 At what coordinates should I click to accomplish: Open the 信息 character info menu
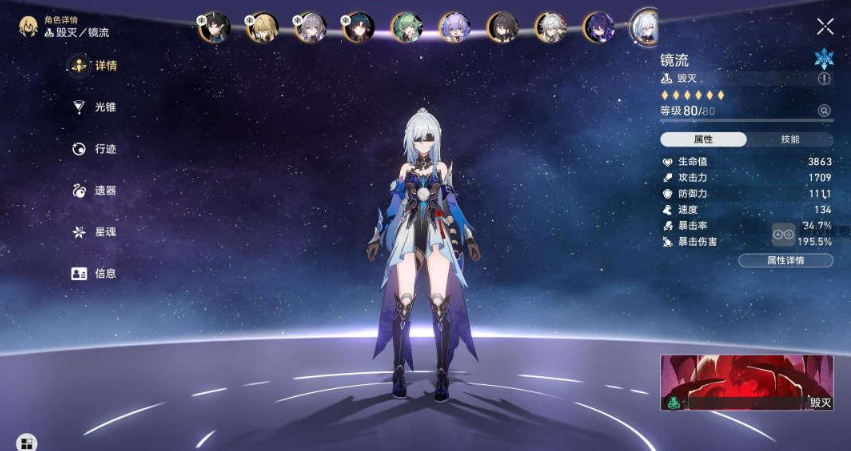[96, 273]
